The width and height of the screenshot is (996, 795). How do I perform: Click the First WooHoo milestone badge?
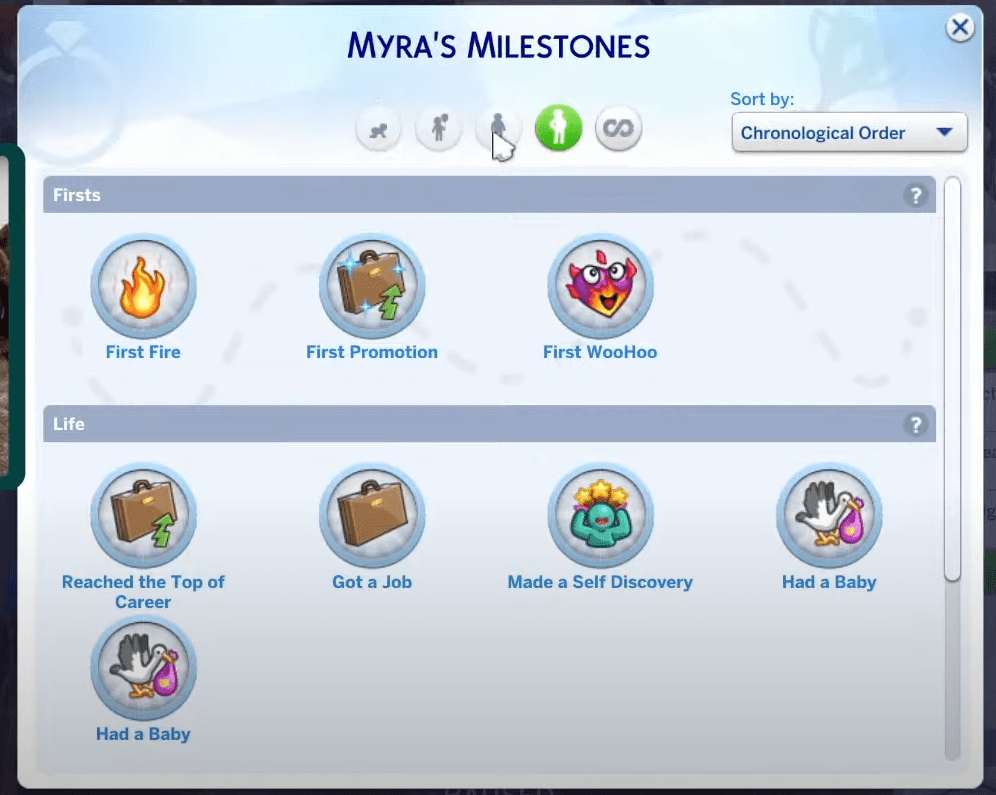point(600,288)
